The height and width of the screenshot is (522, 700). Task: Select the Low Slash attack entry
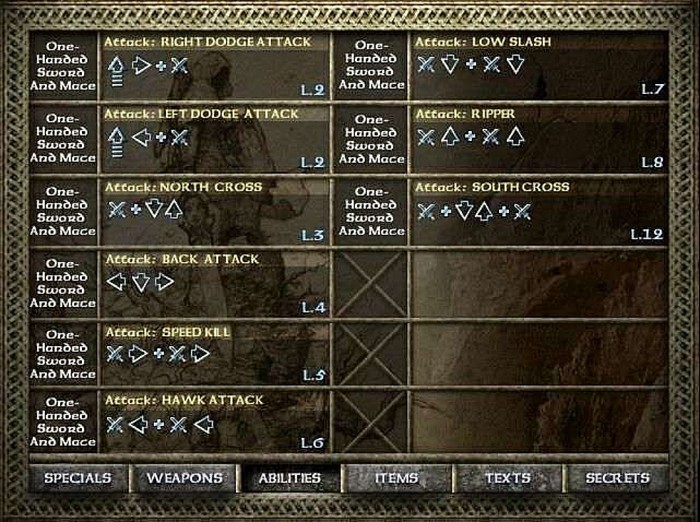540,66
